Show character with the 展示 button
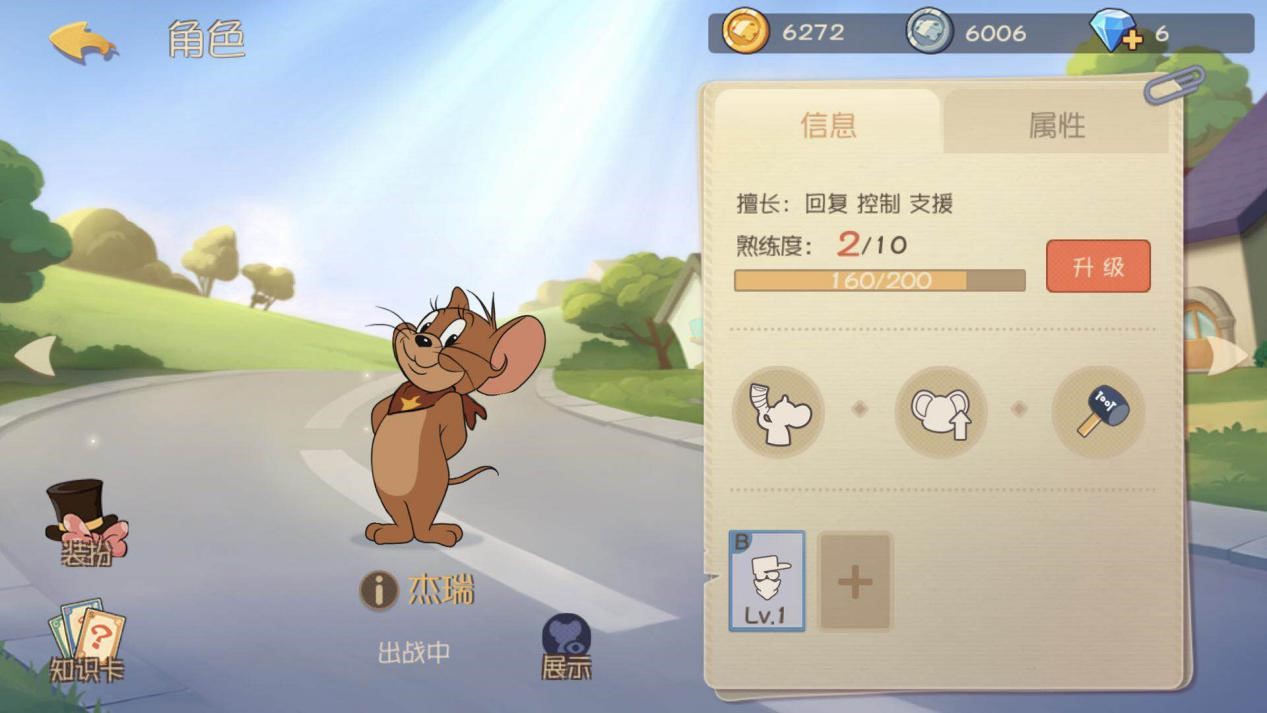 [x=566, y=647]
